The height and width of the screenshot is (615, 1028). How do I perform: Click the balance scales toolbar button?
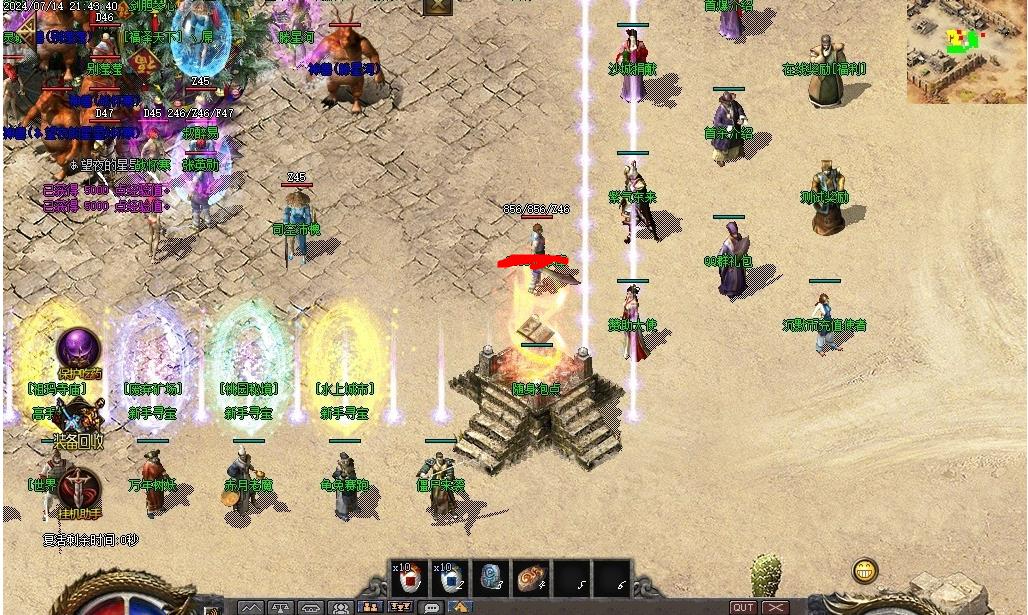click(x=281, y=607)
